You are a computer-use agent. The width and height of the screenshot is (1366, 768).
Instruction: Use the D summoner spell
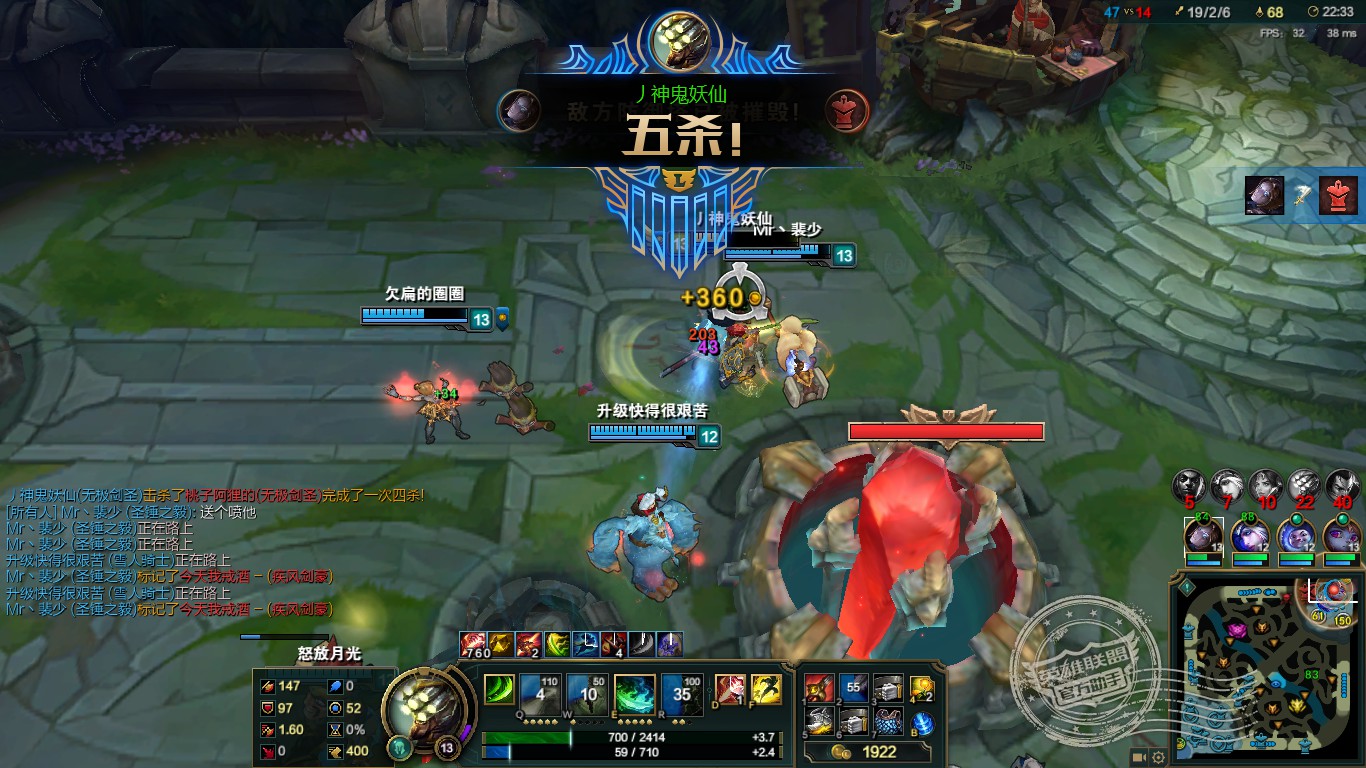click(x=730, y=690)
